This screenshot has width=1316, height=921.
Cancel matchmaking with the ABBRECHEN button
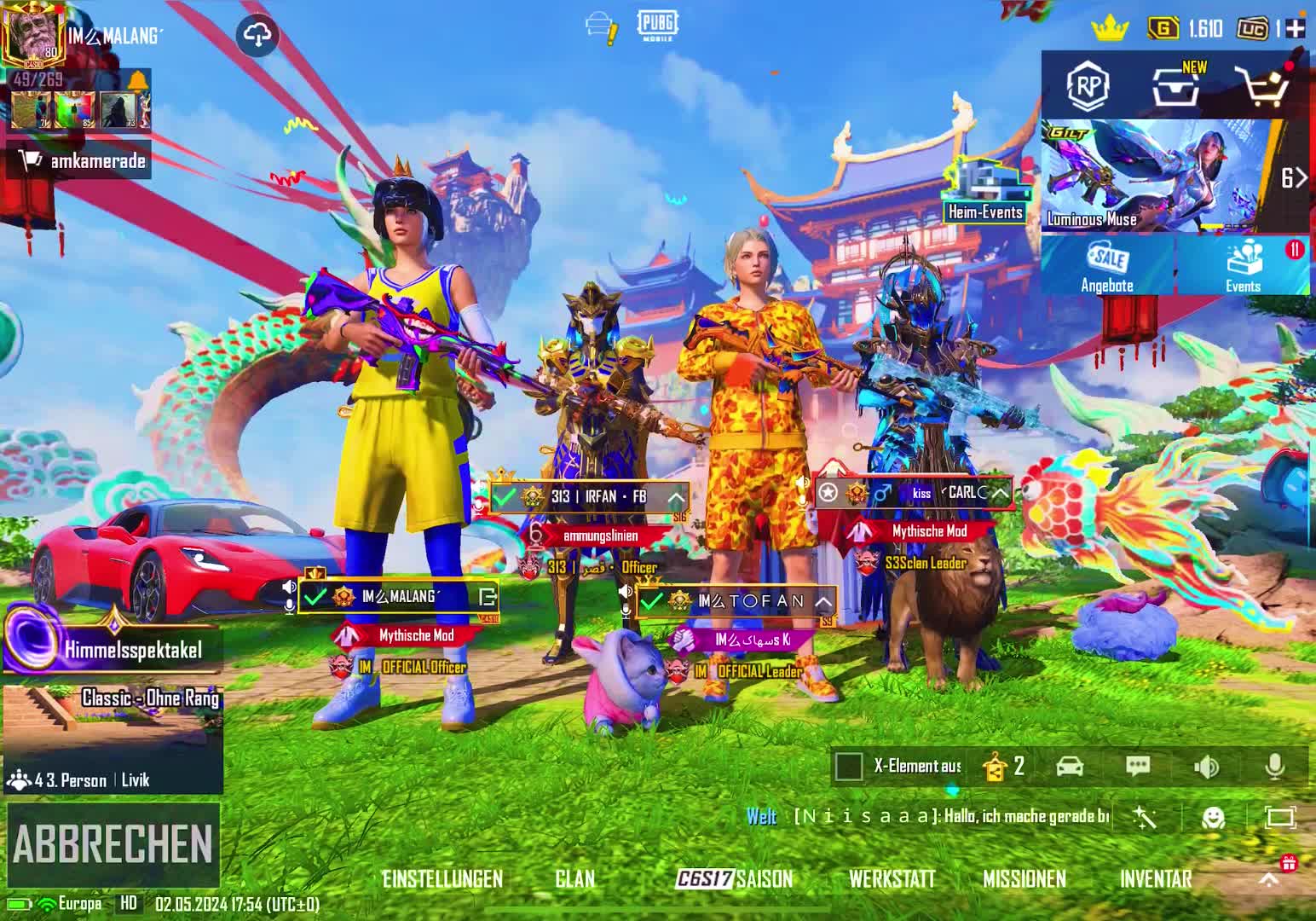point(113,844)
